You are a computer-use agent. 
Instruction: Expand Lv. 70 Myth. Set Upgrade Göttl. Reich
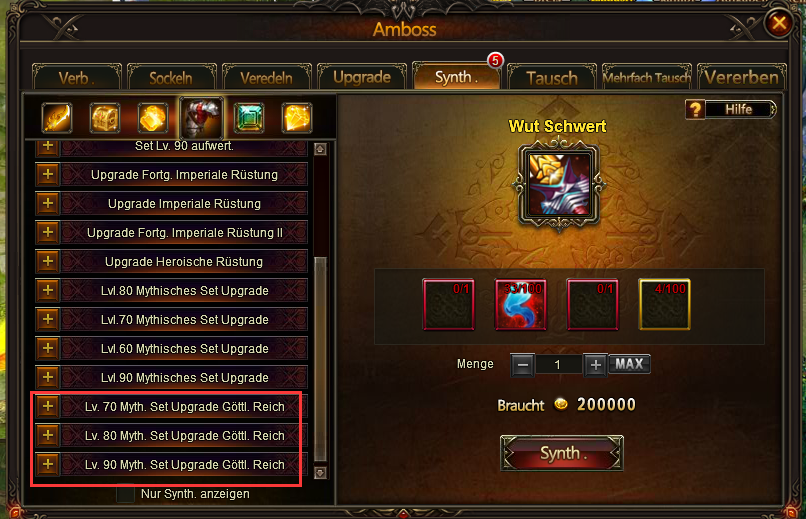(x=47, y=407)
